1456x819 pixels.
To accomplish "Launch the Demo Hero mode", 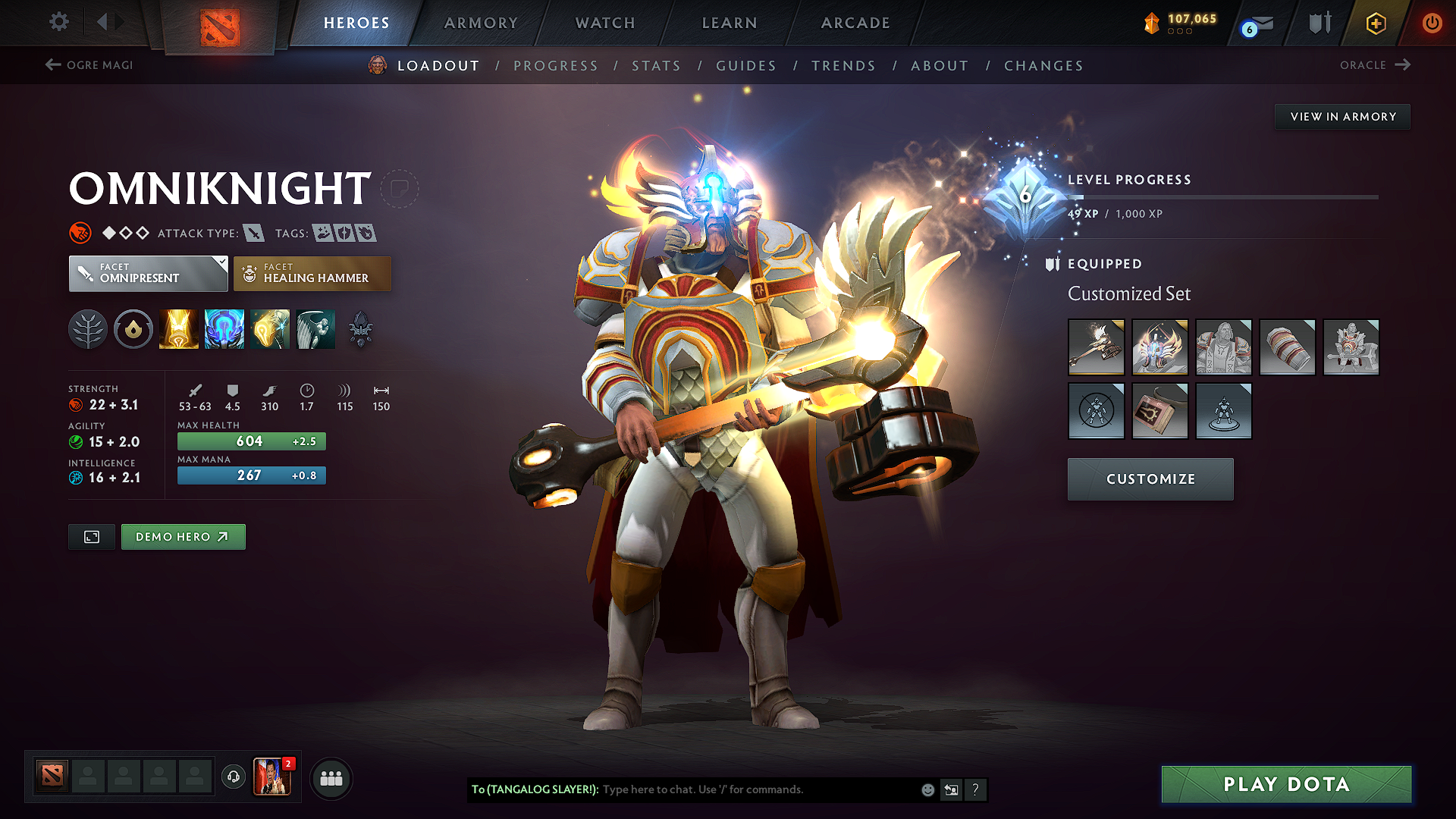I will point(183,537).
